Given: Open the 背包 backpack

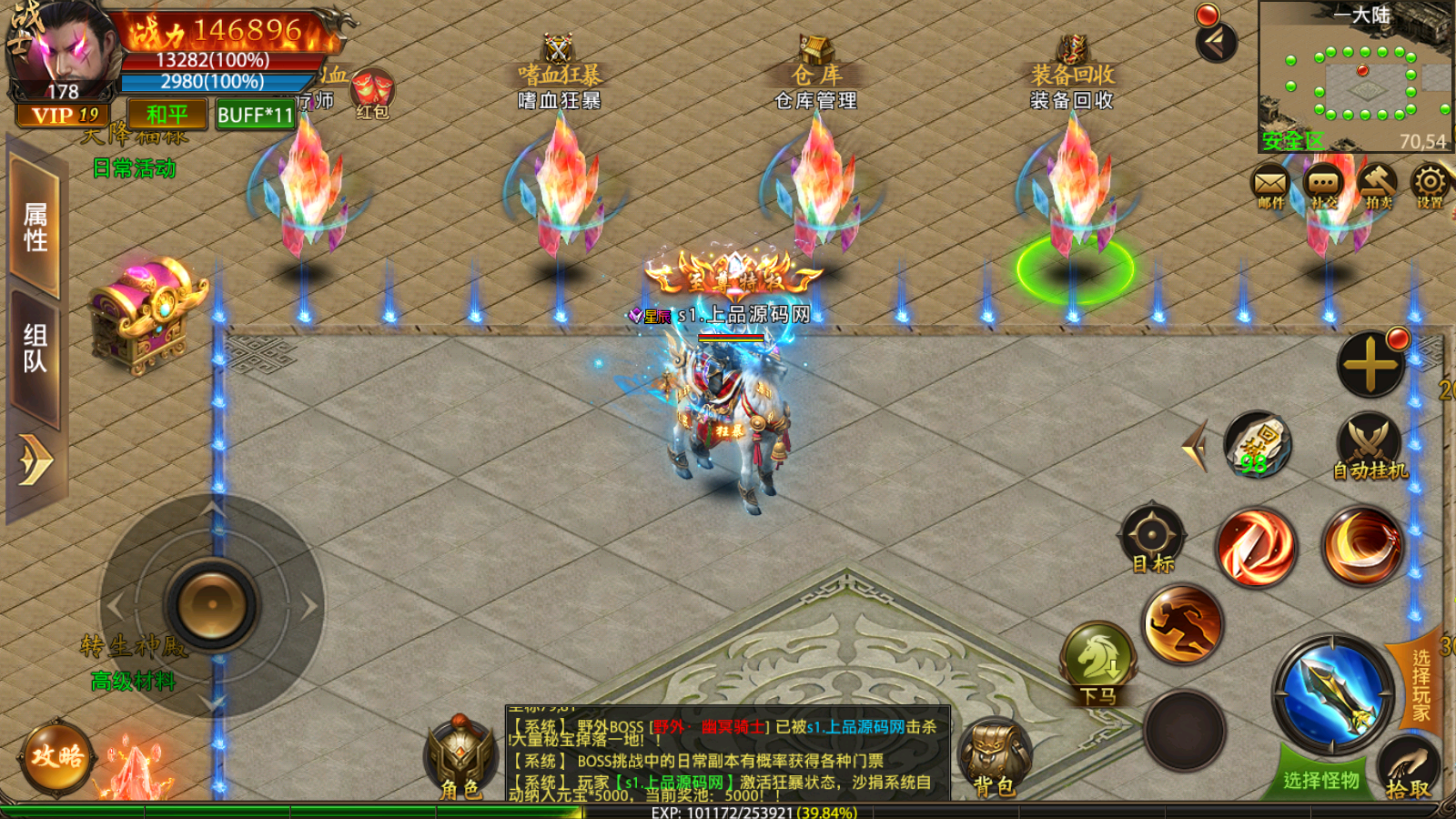Looking at the screenshot, I should (x=996, y=757).
